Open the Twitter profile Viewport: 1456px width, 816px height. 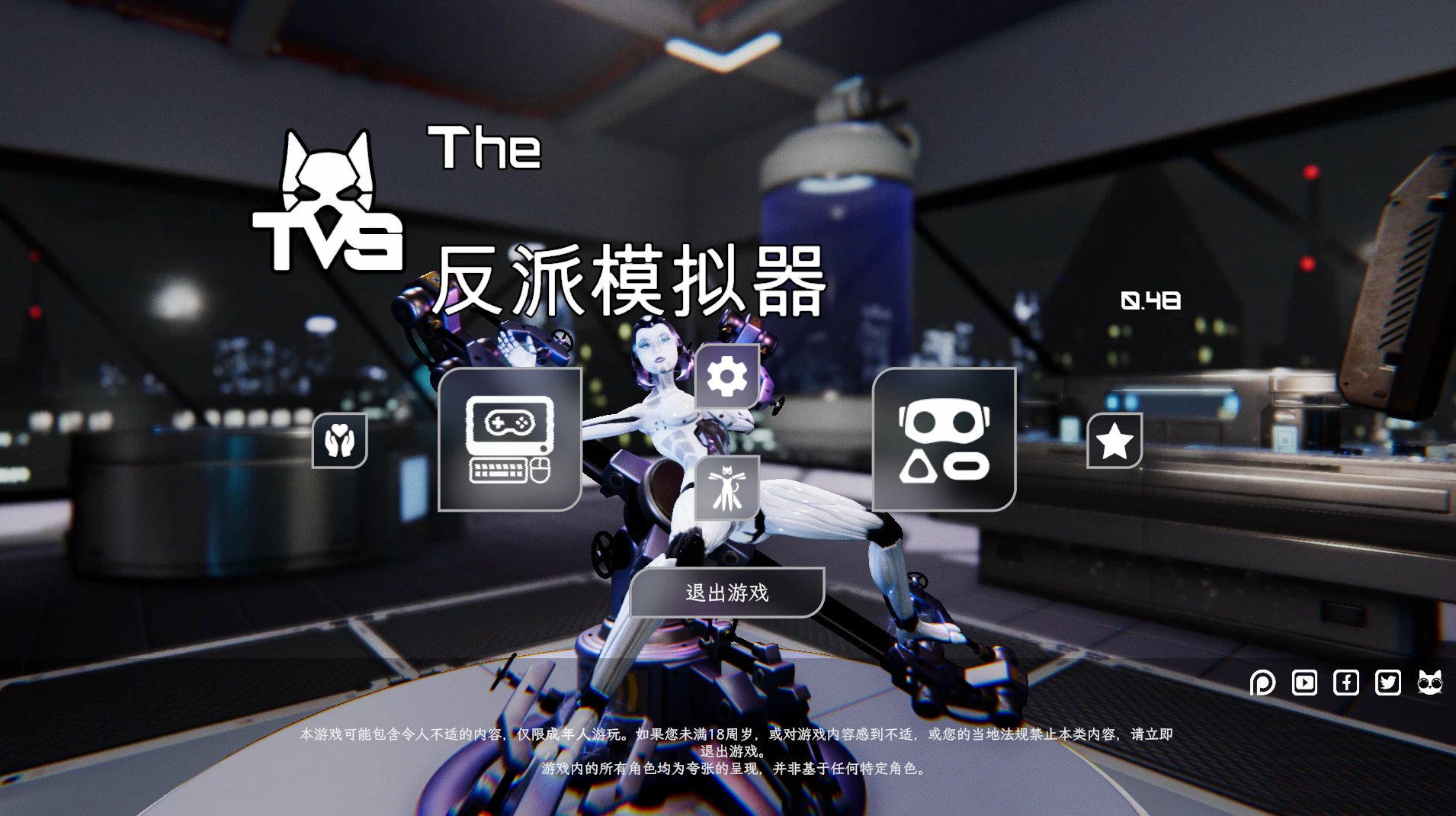(1388, 683)
